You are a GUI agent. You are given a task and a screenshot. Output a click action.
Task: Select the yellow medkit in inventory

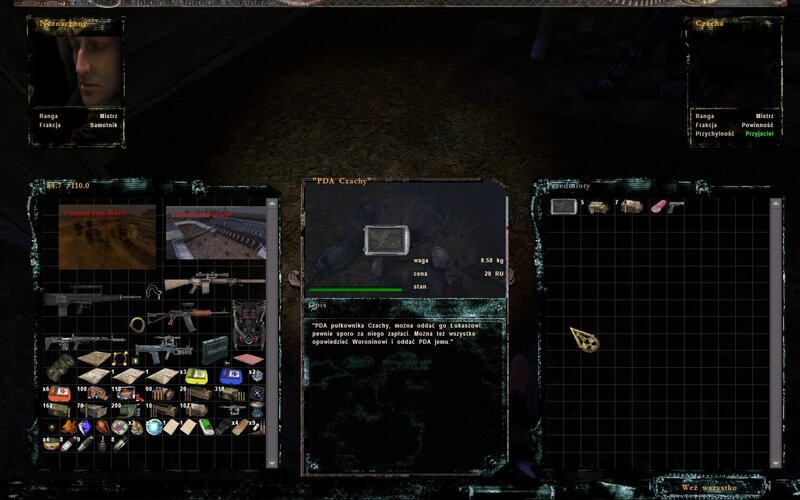(x=196, y=376)
